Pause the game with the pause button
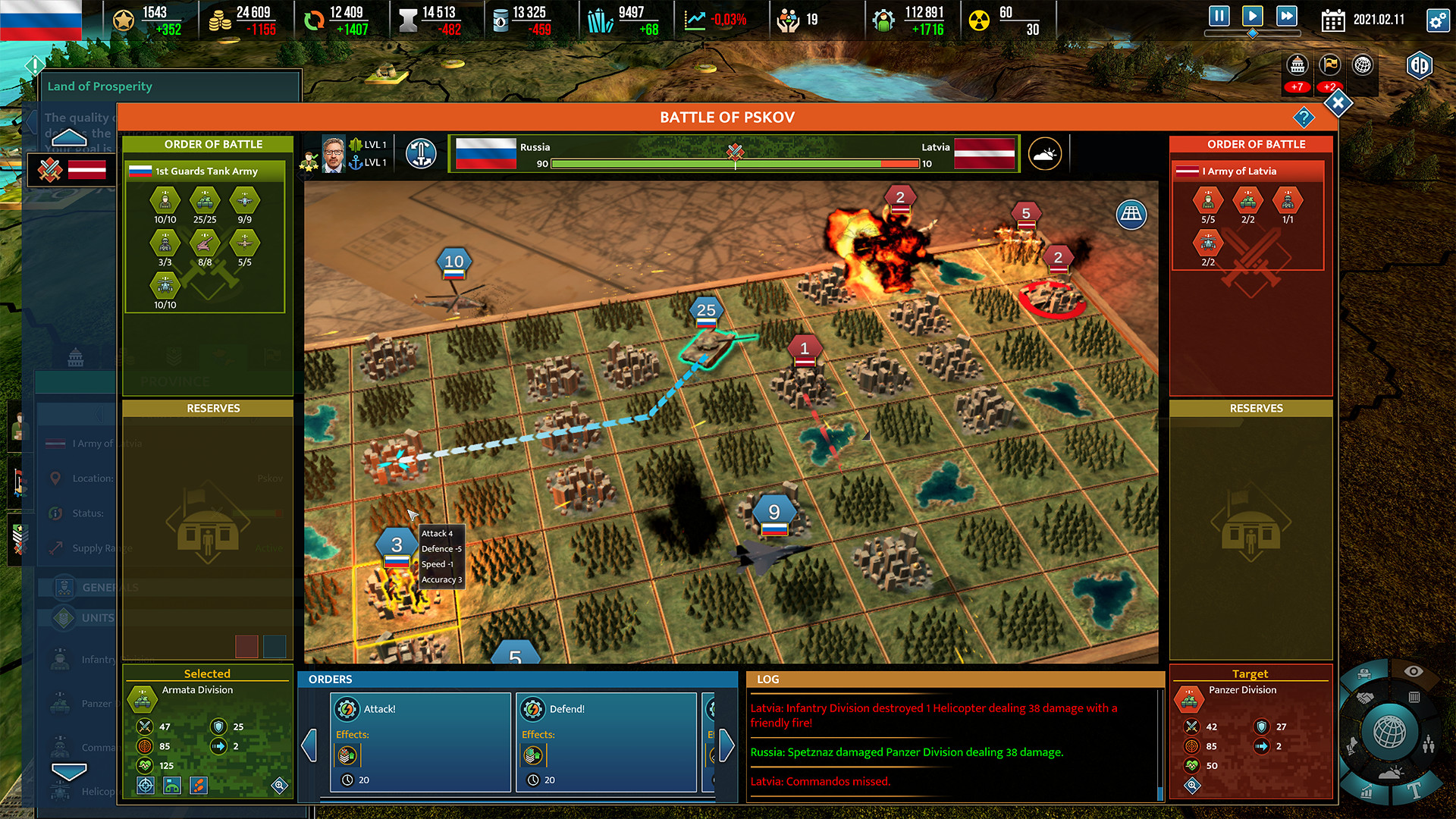The width and height of the screenshot is (1456, 819). [1219, 17]
